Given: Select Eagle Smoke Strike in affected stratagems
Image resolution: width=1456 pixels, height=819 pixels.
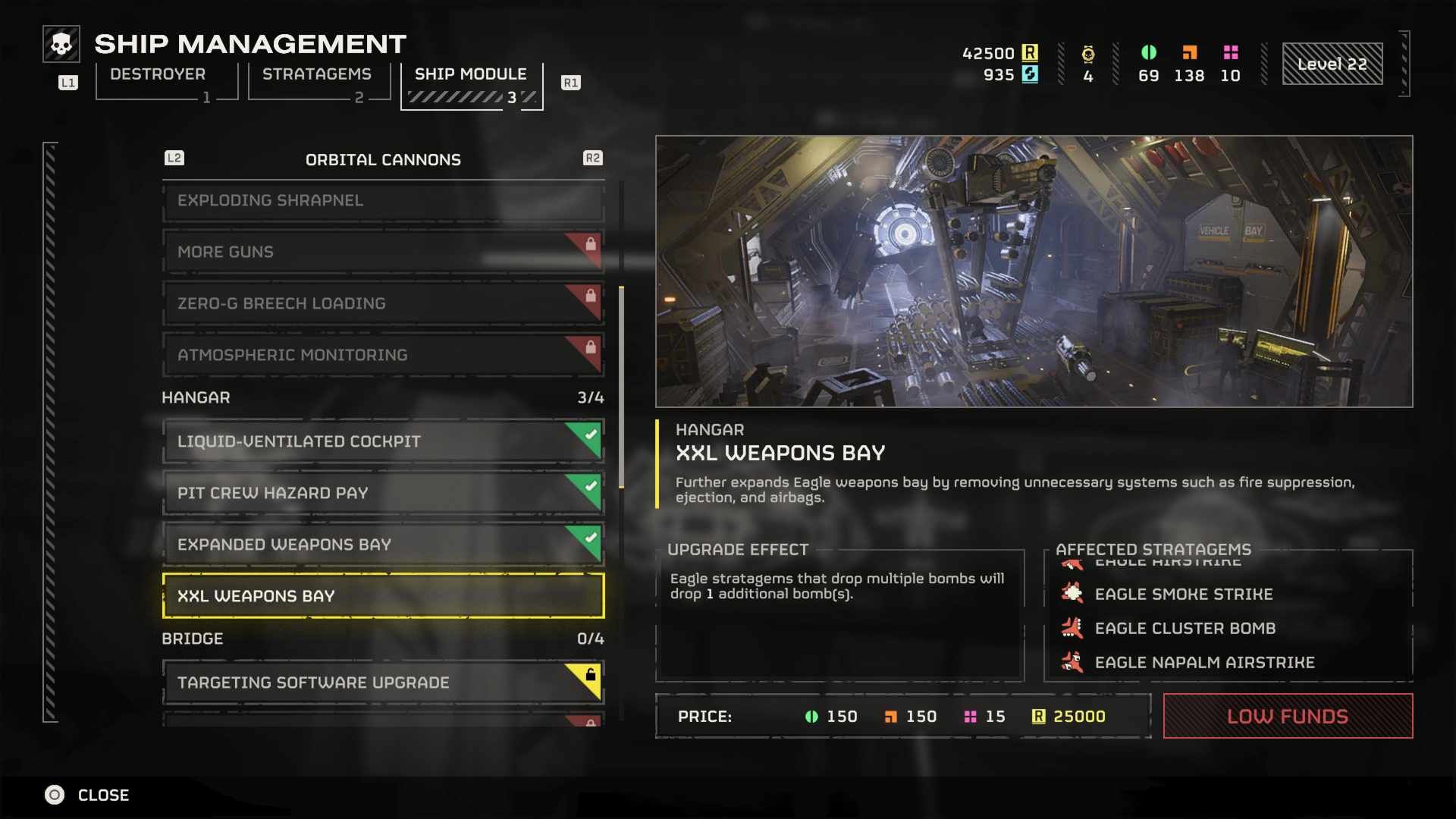Looking at the screenshot, I should (x=1183, y=595).
